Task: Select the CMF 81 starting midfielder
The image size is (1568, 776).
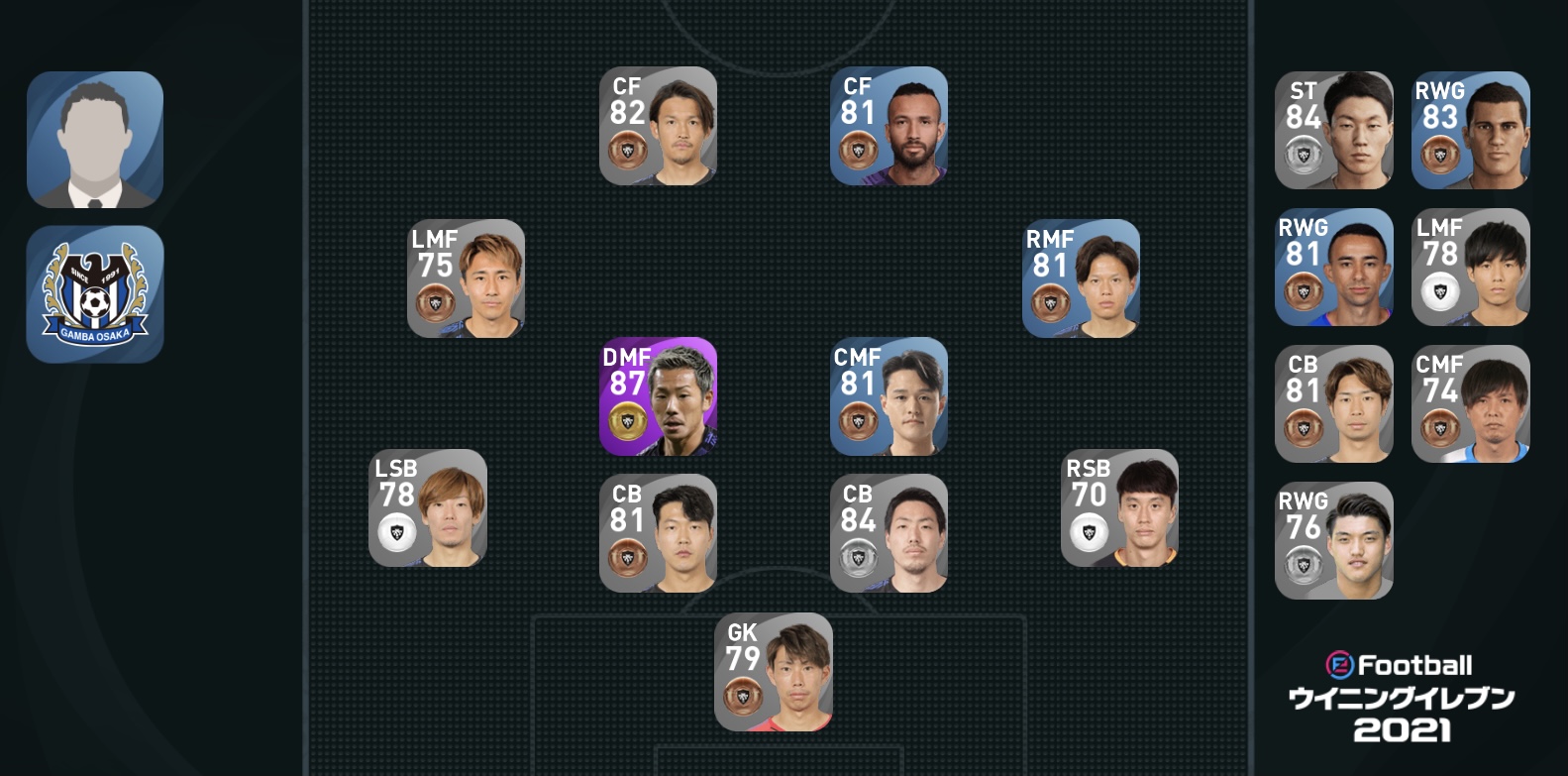Action: (889, 396)
